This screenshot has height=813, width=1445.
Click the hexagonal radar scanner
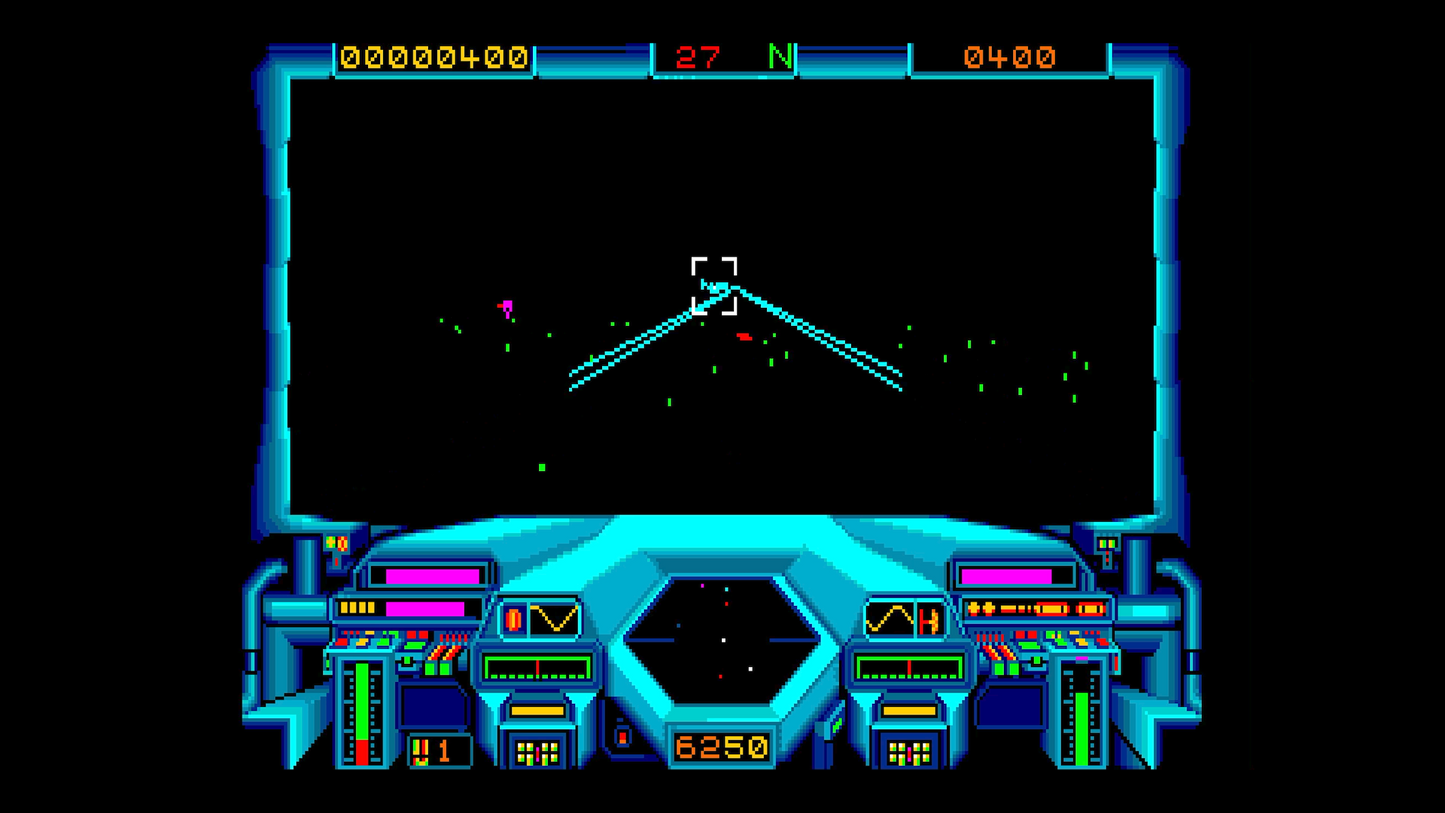point(722,640)
